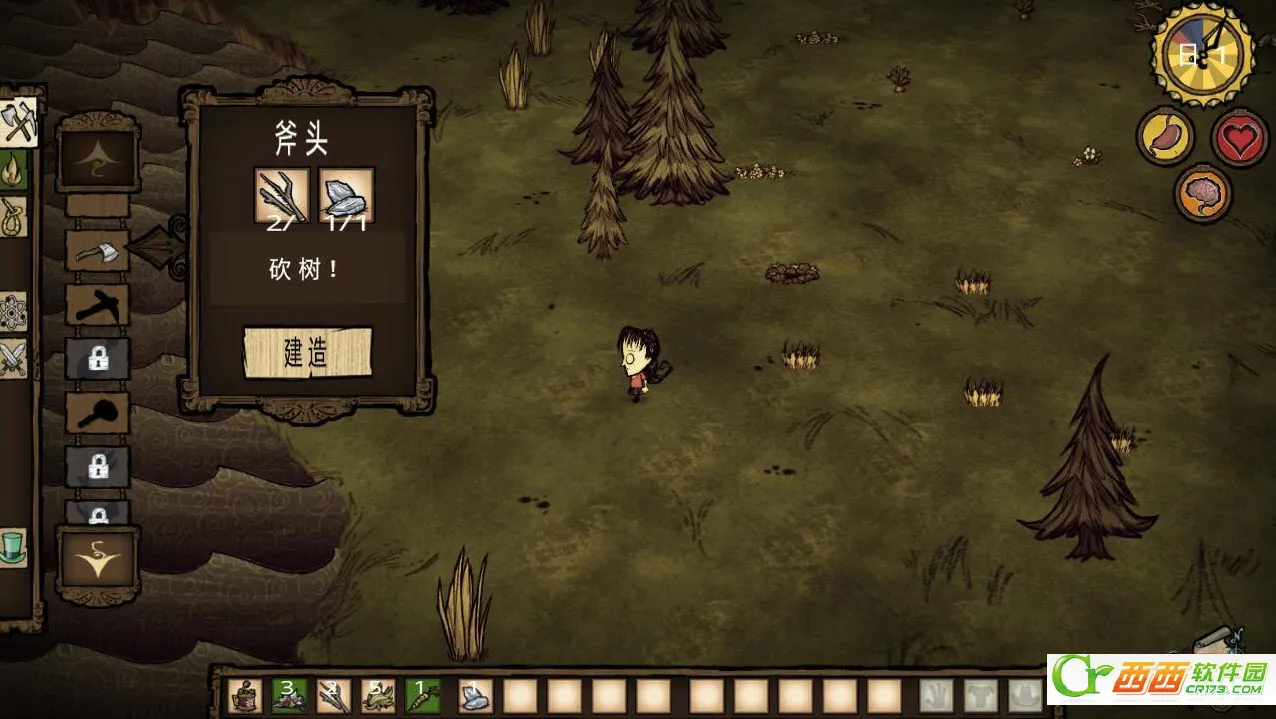The height and width of the screenshot is (719, 1276).
Task: Select the shovel recipe silhouette
Action: (97, 413)
